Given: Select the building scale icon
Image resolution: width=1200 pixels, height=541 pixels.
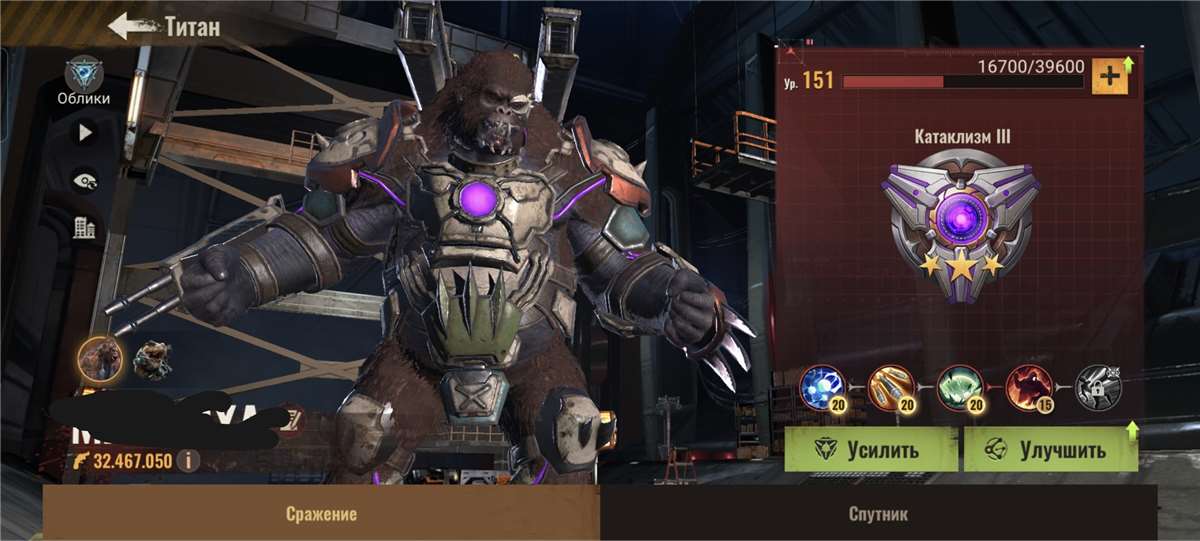Looking at the screenshot, I should point(84,228).
